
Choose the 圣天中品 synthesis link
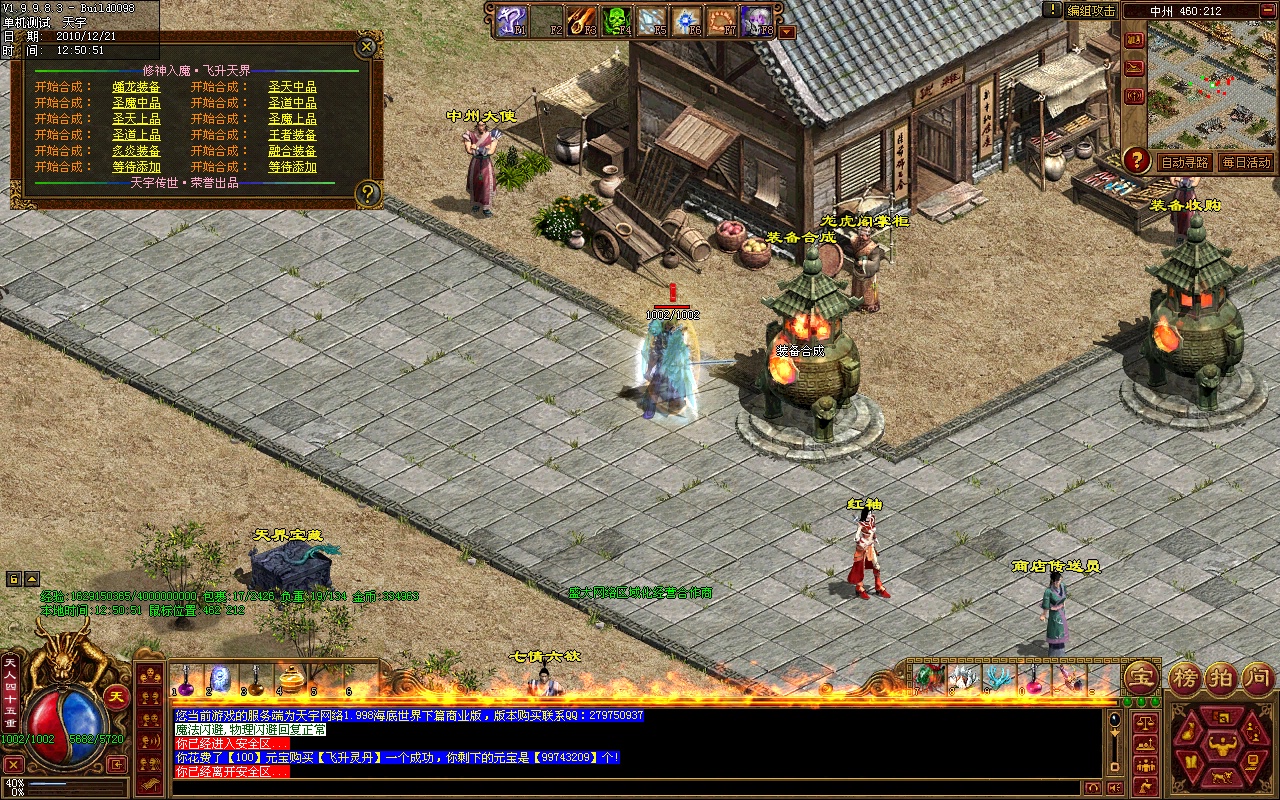click(292, 87)
